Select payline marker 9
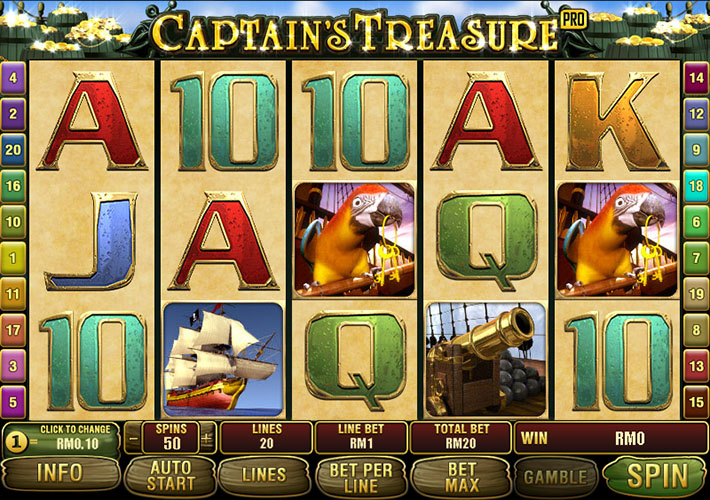 click(696, 149)
